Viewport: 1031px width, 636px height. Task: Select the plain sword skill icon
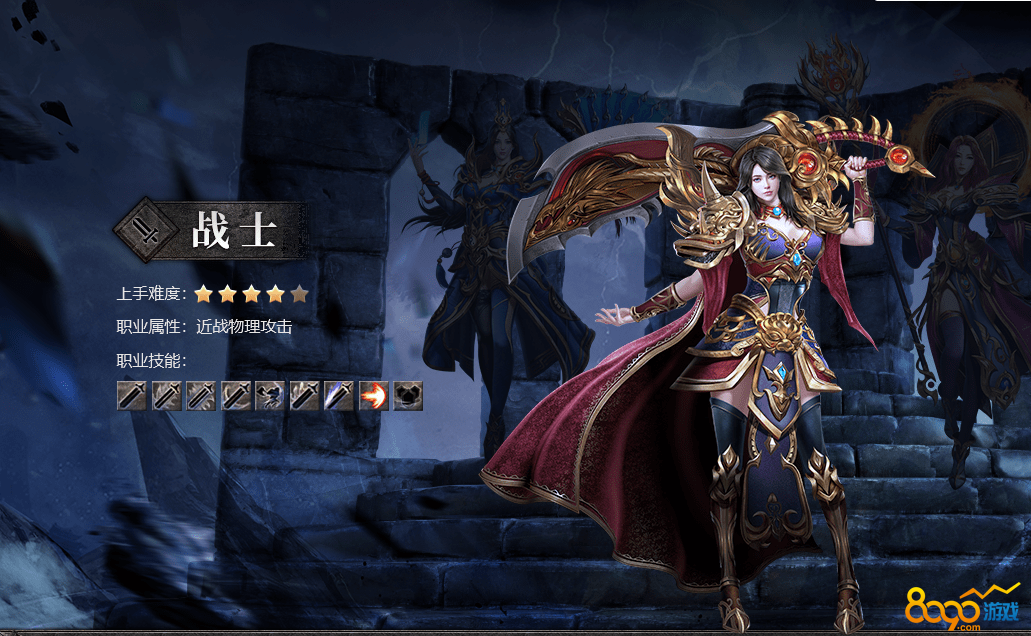coord(132,396)
